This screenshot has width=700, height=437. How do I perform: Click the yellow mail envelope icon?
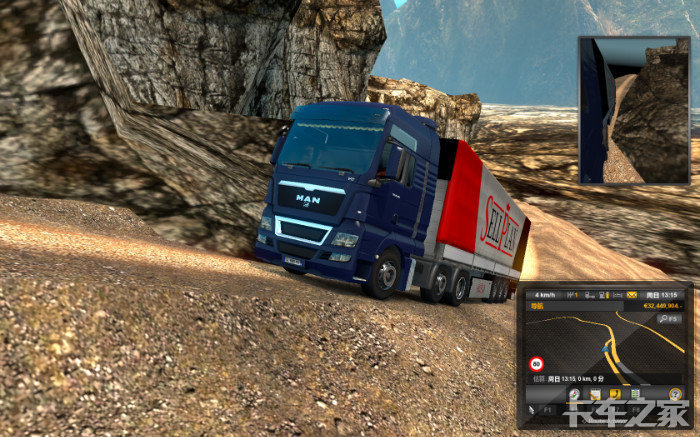point(632,295)
